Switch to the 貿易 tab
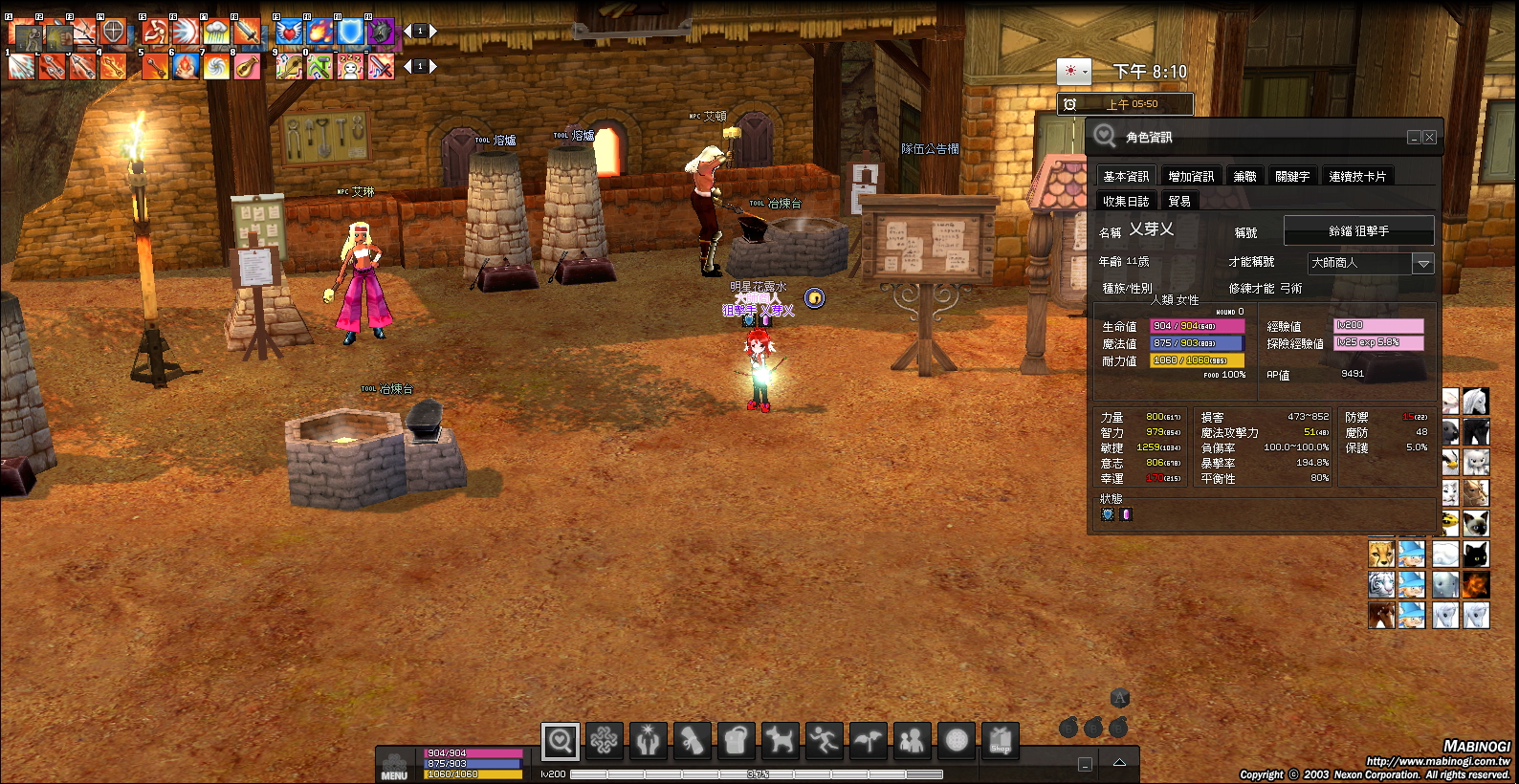The width and height of the screenshot is (1519, 784). tap(1179, 201)
